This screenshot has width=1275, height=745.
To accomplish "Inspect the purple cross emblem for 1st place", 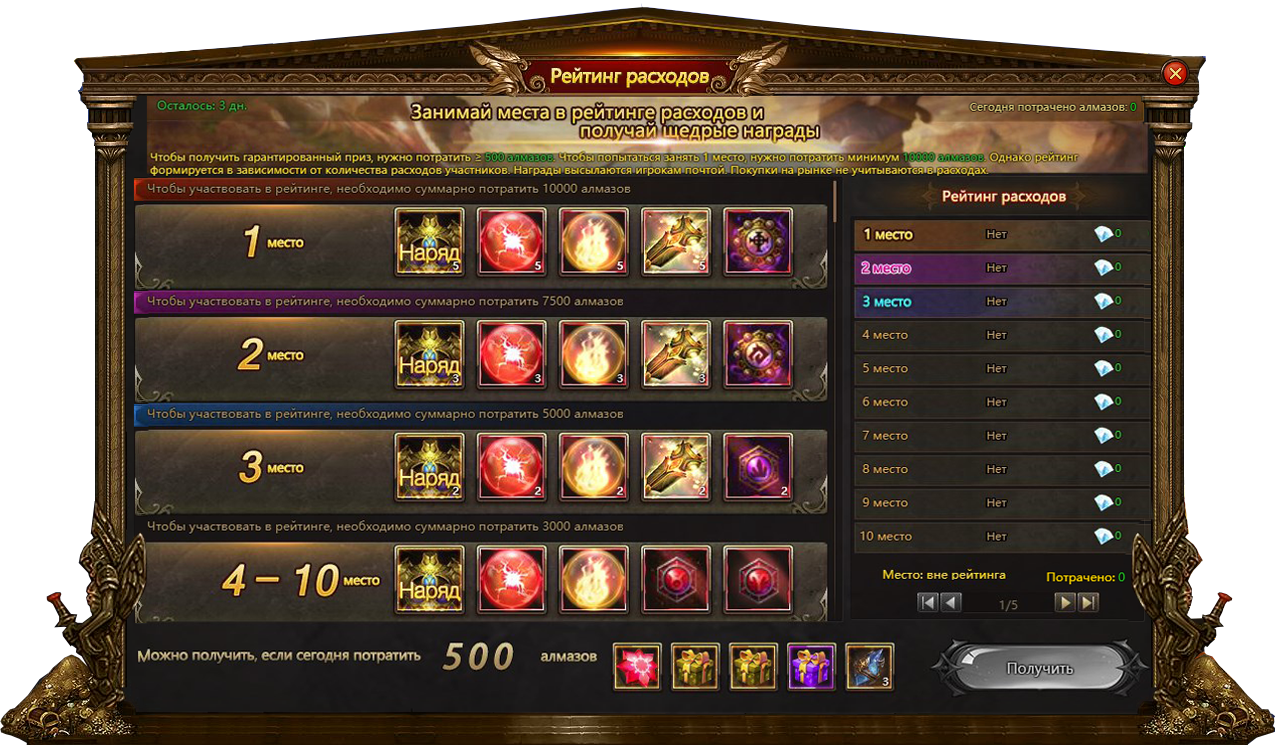I will coord(758,242).
